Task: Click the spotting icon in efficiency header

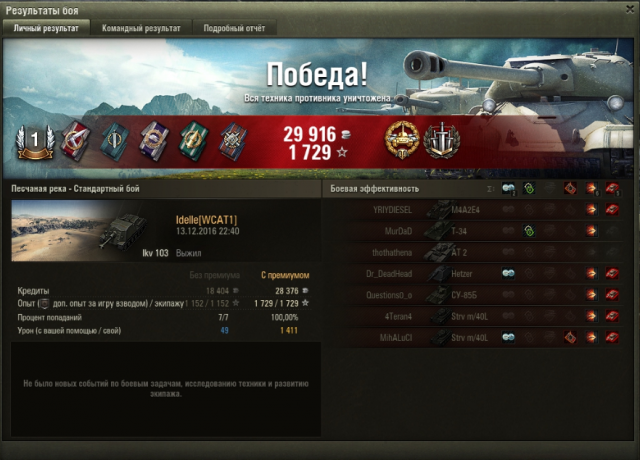Action: (x=509, y=188)
